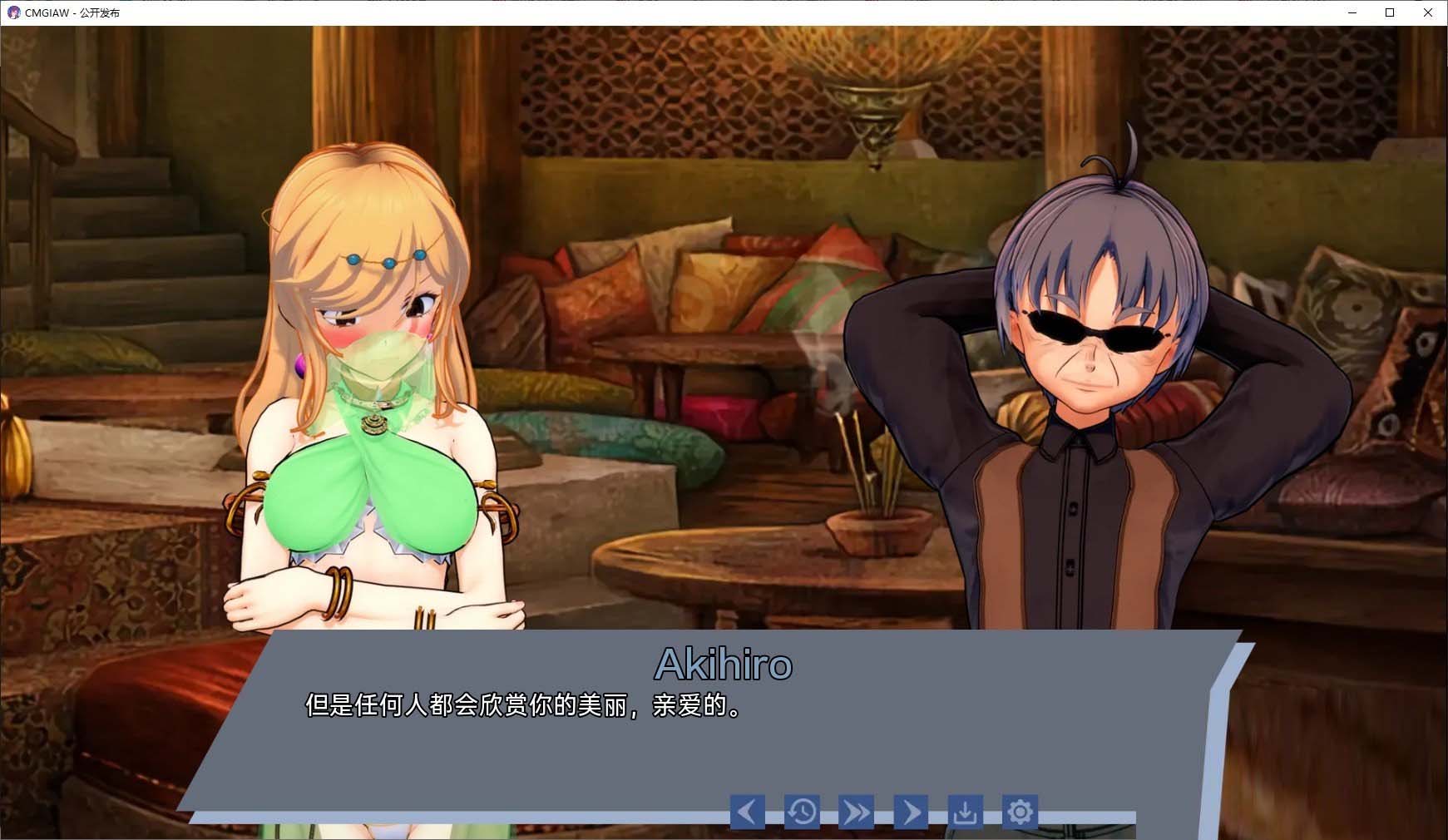This screenshot has width=1448, height=840.
Task: Enable skip mode with the double-arrow icon
Action: (856, 811)
